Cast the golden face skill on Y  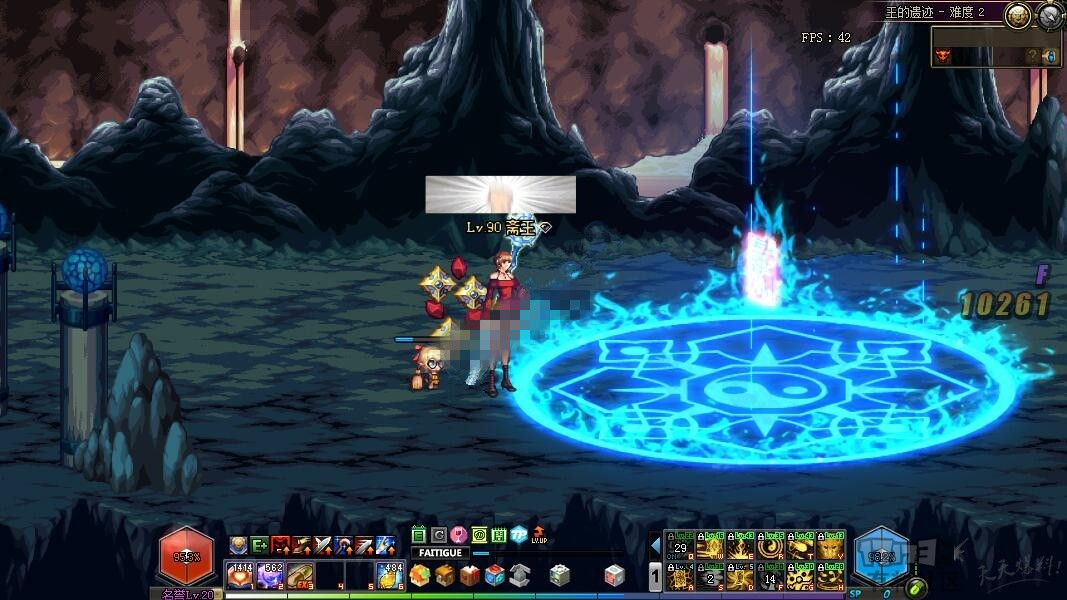coord(831,546)
